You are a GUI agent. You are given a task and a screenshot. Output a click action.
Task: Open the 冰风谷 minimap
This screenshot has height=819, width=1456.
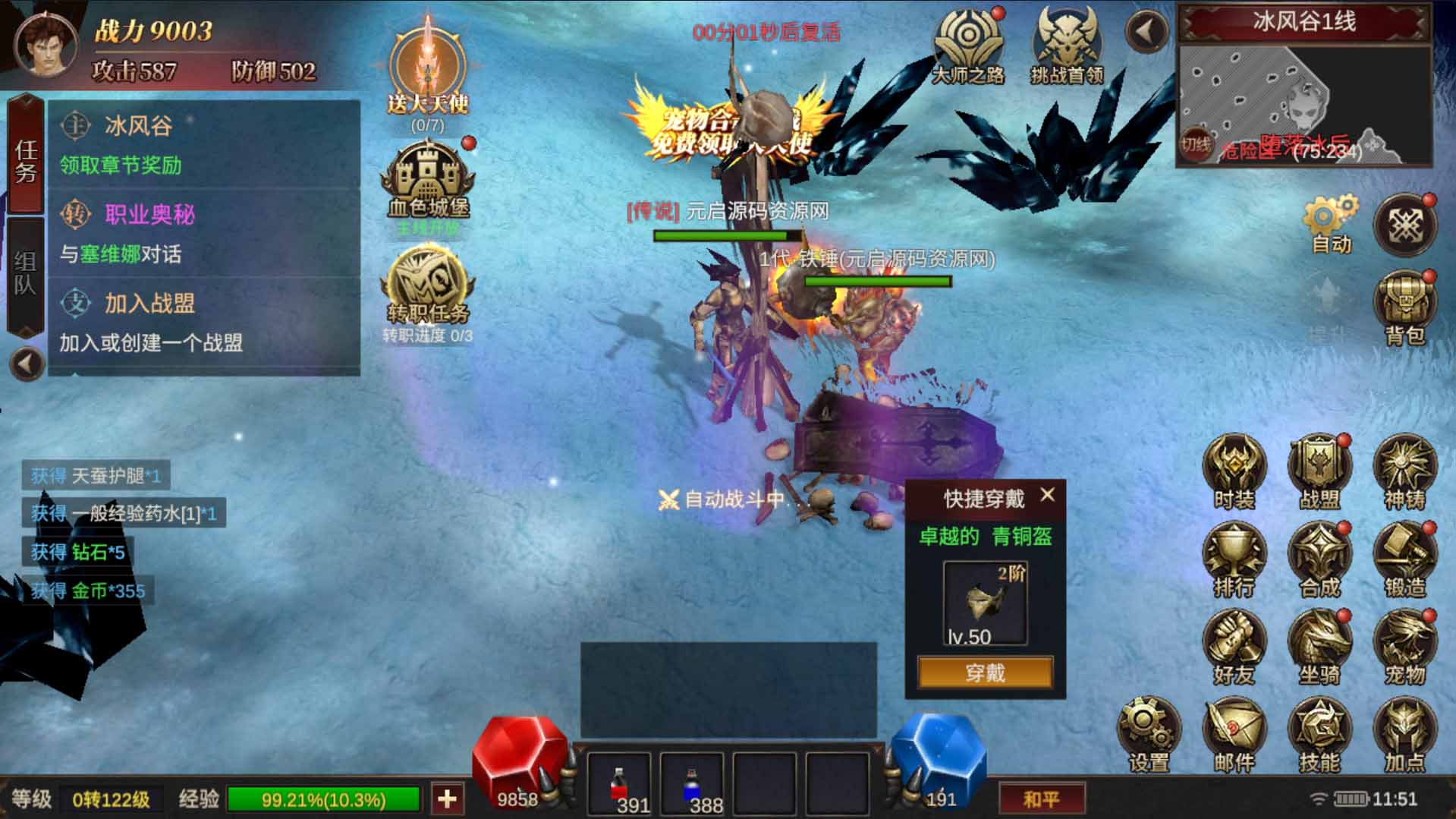[1303, 105]
